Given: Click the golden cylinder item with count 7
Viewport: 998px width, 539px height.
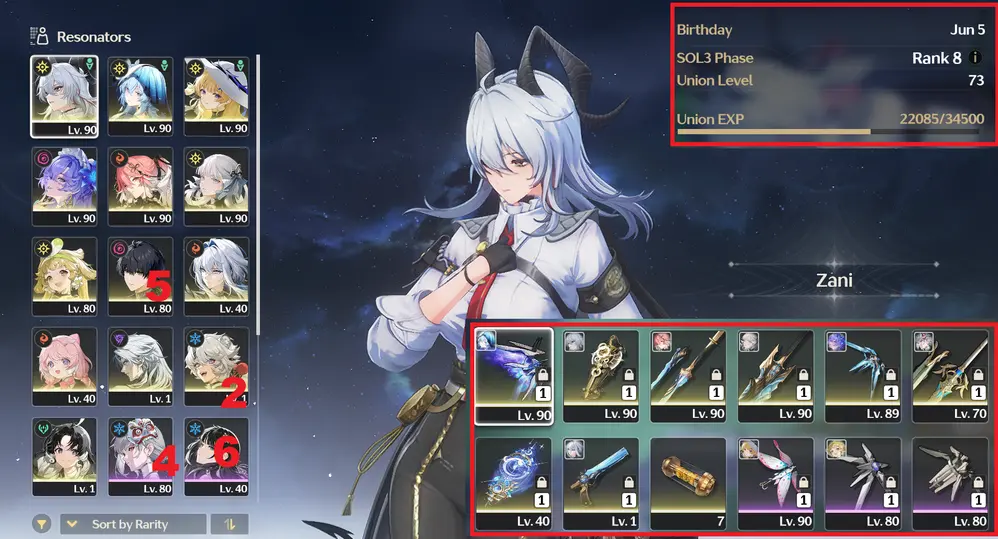Looking at the screenshot, I should [688, 482].
